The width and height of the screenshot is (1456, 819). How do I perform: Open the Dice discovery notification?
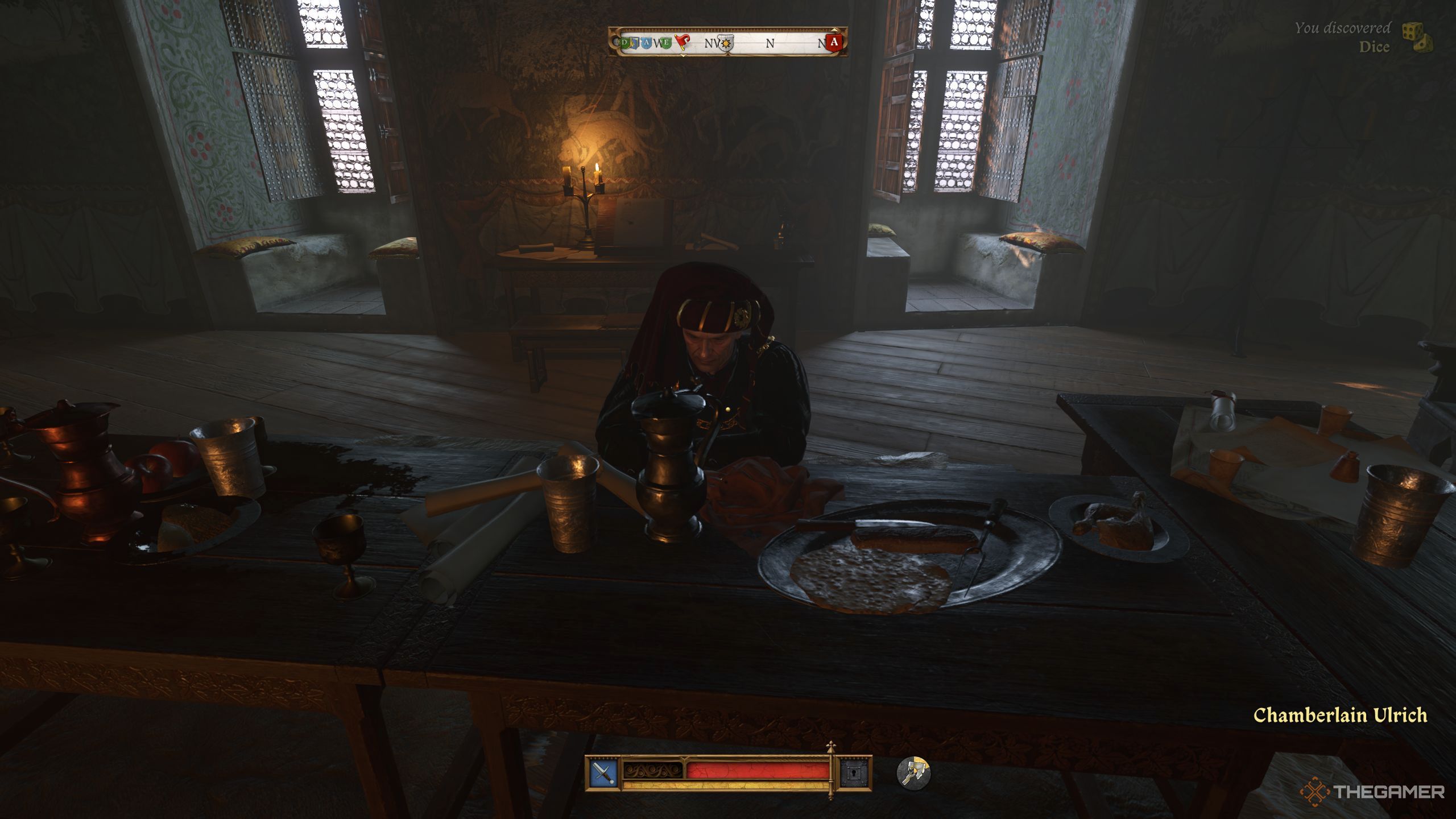pos(1365,38)
